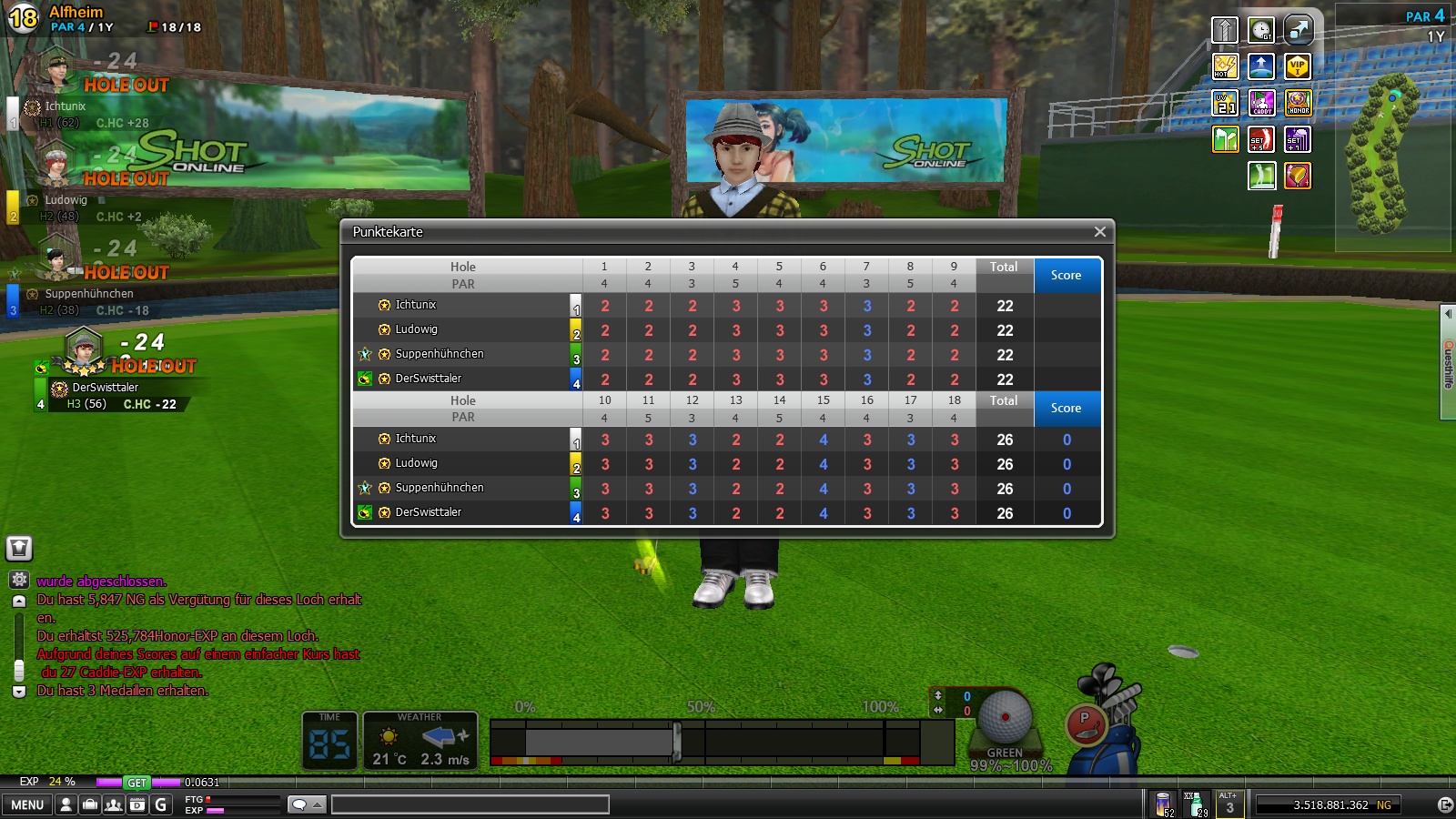The image size is (1456, 819).
Task: Select Ludowig's row in the scorecard
Action: (416, 329)
